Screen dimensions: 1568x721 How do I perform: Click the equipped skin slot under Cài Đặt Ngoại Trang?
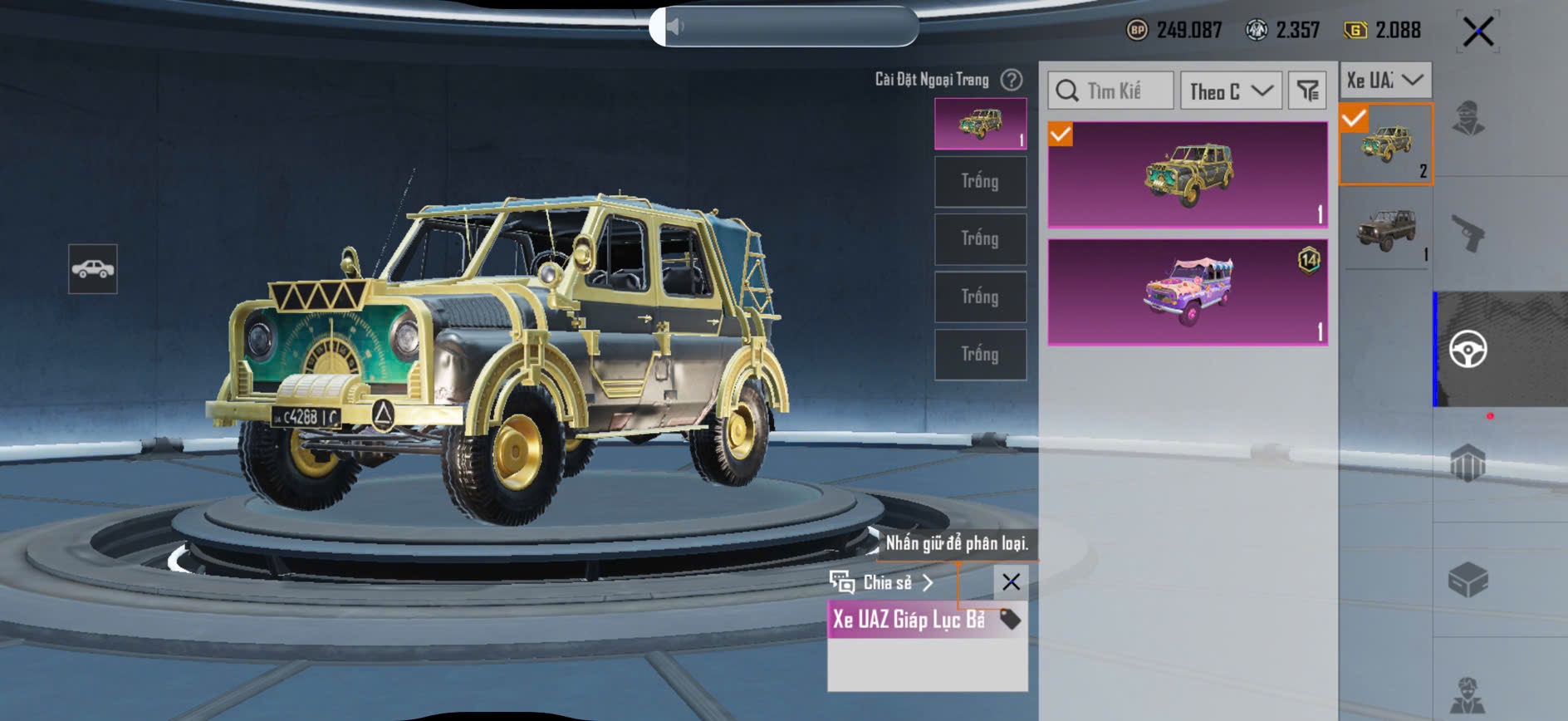point(980,124)
